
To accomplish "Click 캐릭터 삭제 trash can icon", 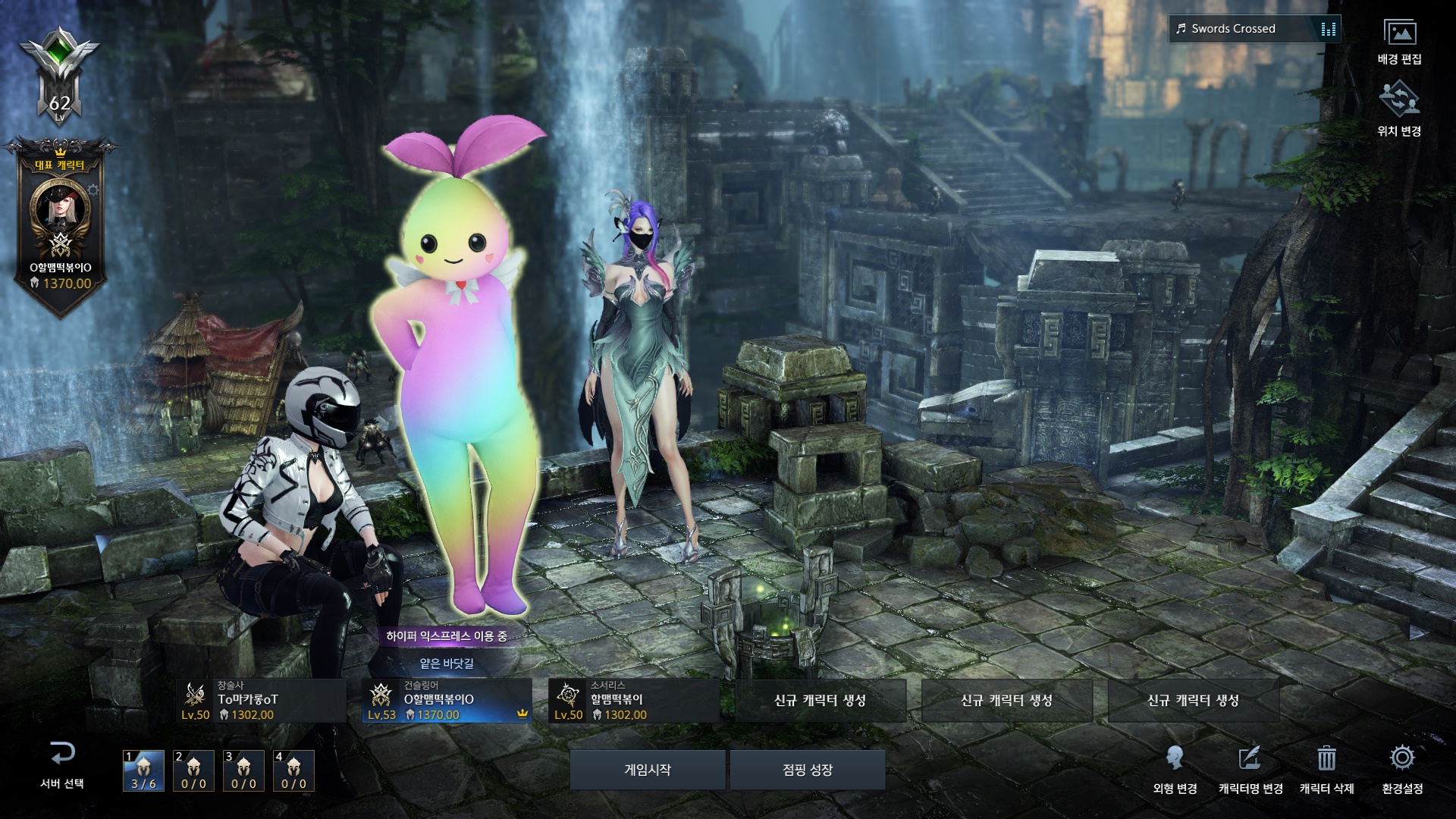I will (1326, 760).
